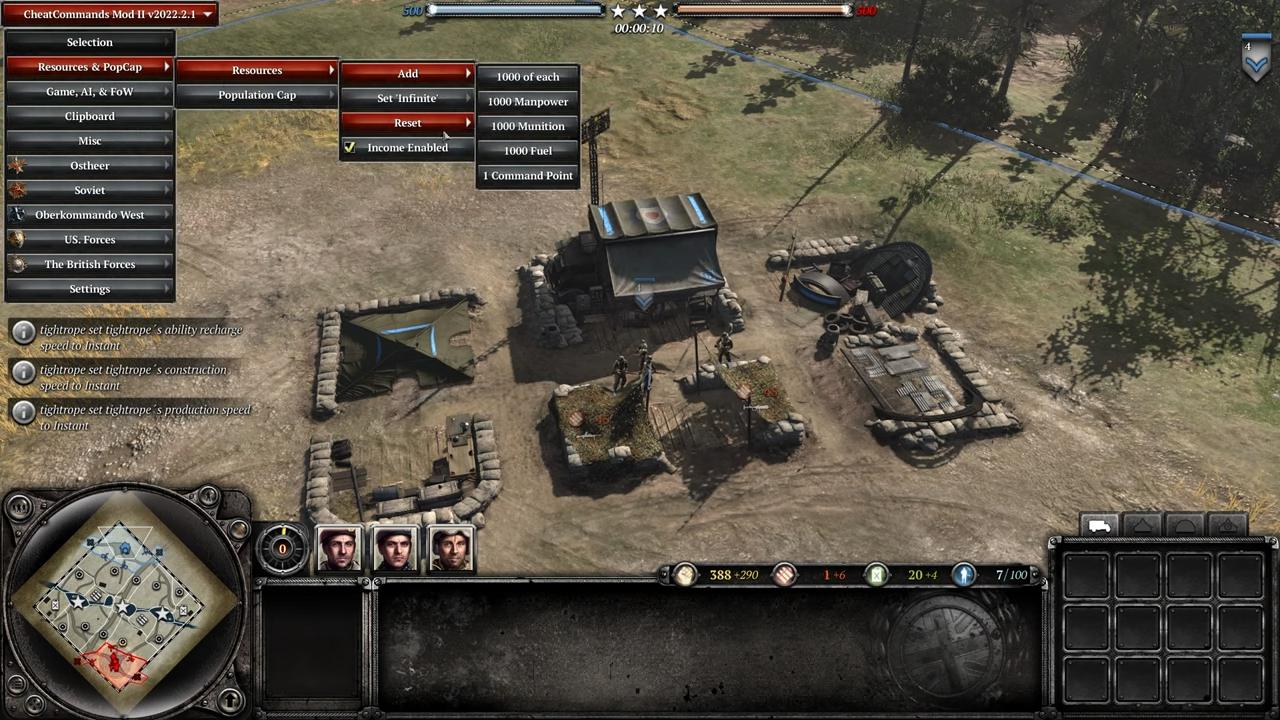Image resolution: width=1280 pixels, height=720 pixels.
Task: Select the Population Cap submenu
Action: (257, 95)
